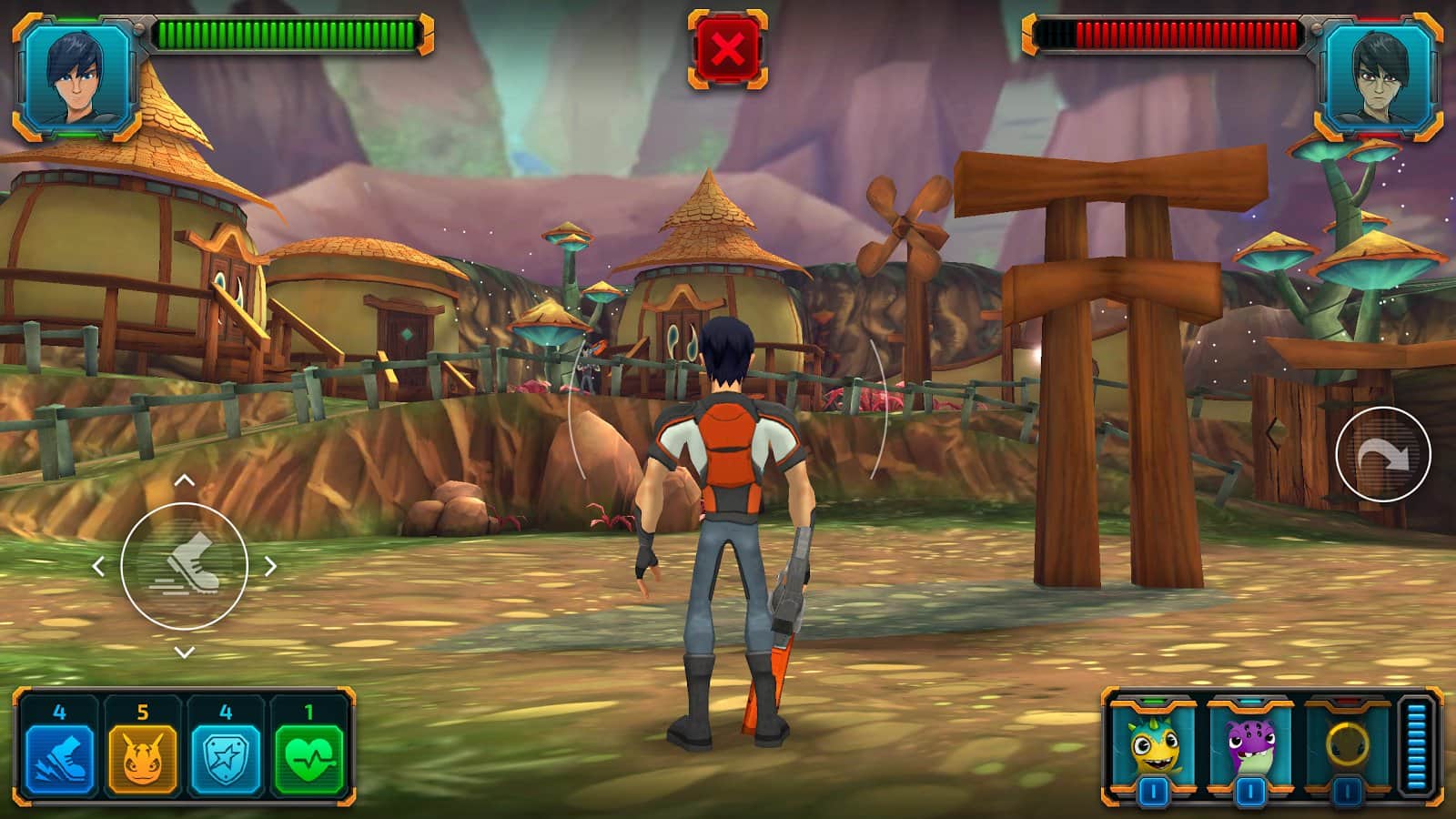
Task: Close the battle with the red X button
Action: (x=727, y=49)
